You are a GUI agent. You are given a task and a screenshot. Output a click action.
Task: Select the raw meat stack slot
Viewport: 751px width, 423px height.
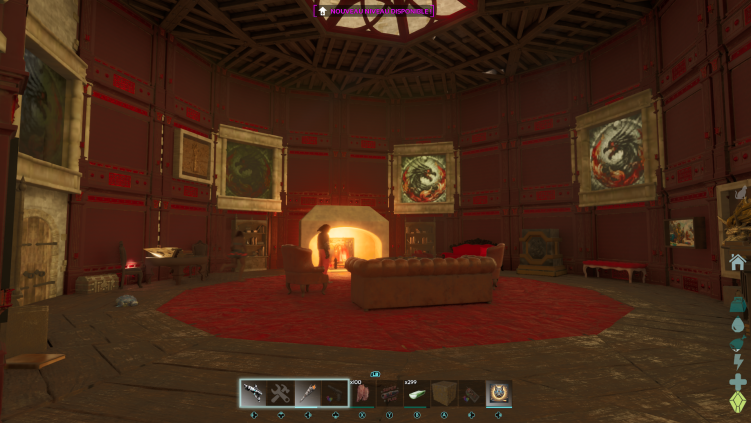(x=362, y=393)
